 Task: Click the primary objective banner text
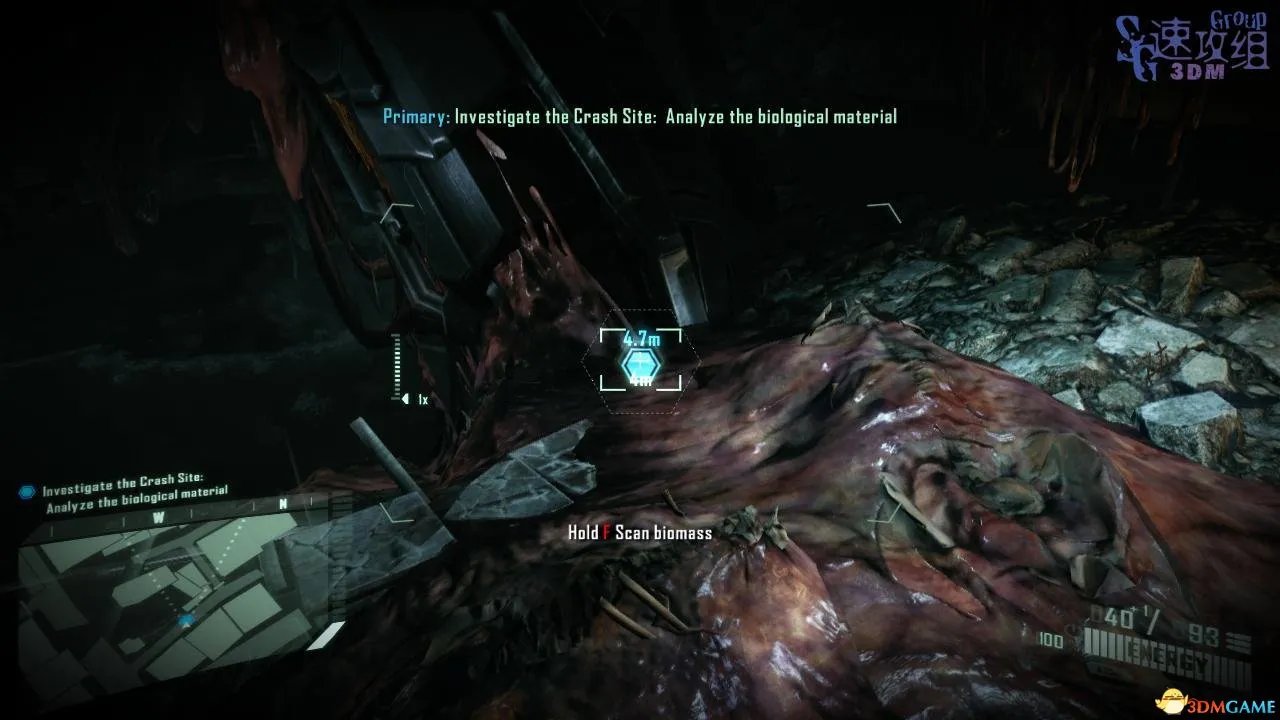(x=640, y=117)
